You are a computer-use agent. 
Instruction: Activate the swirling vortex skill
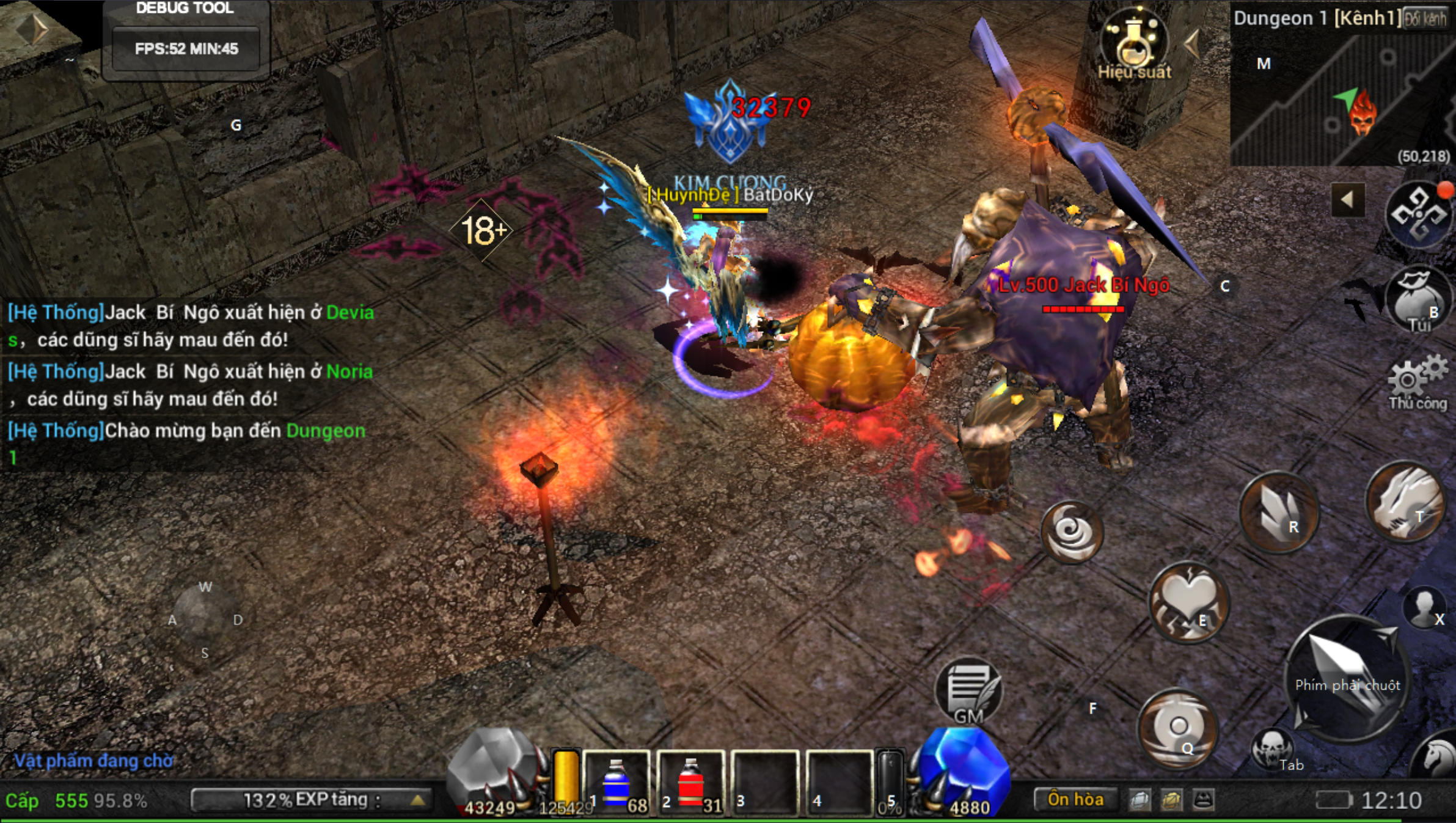tap(1072, 532)
